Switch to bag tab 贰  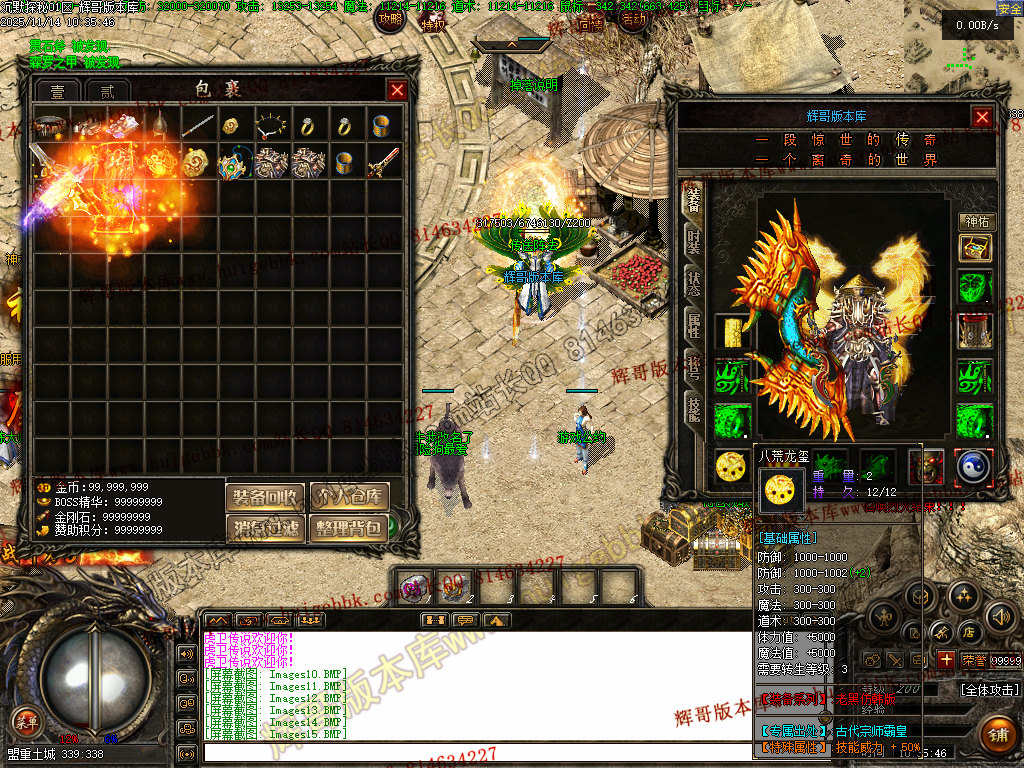point(101,91)
